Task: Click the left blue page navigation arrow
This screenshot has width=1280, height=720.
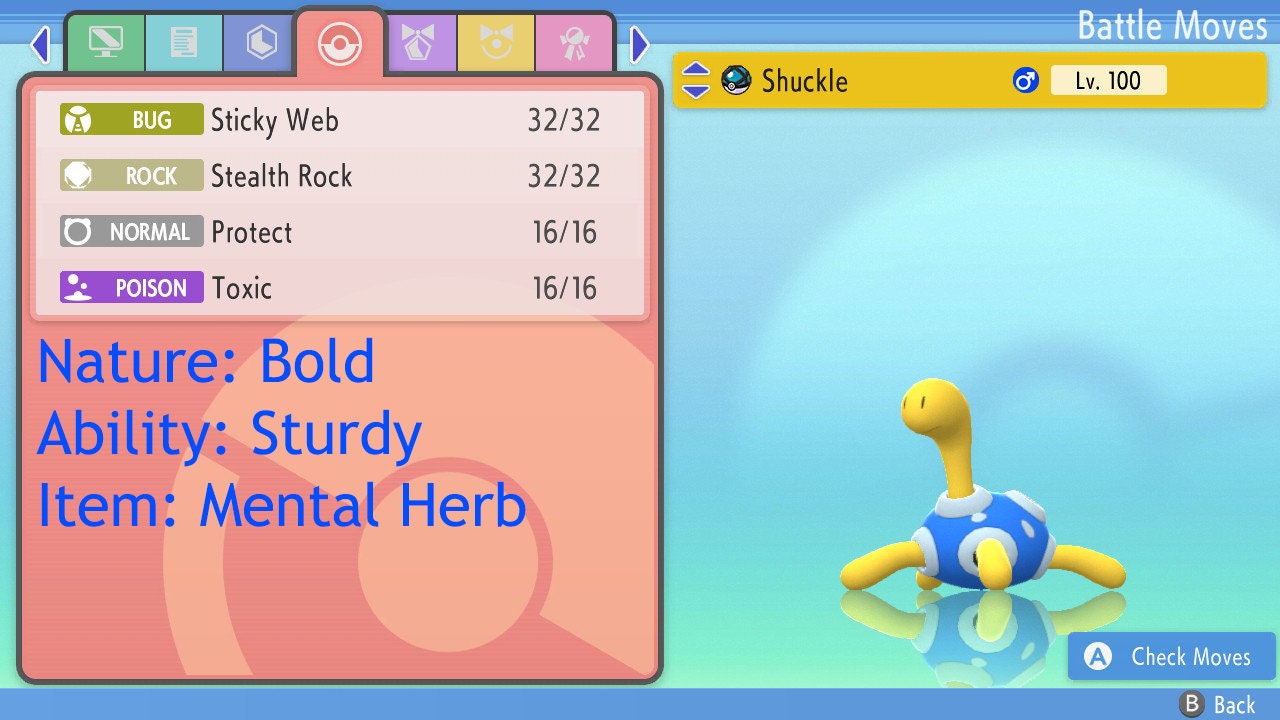Action: click(x=40, y=44)
